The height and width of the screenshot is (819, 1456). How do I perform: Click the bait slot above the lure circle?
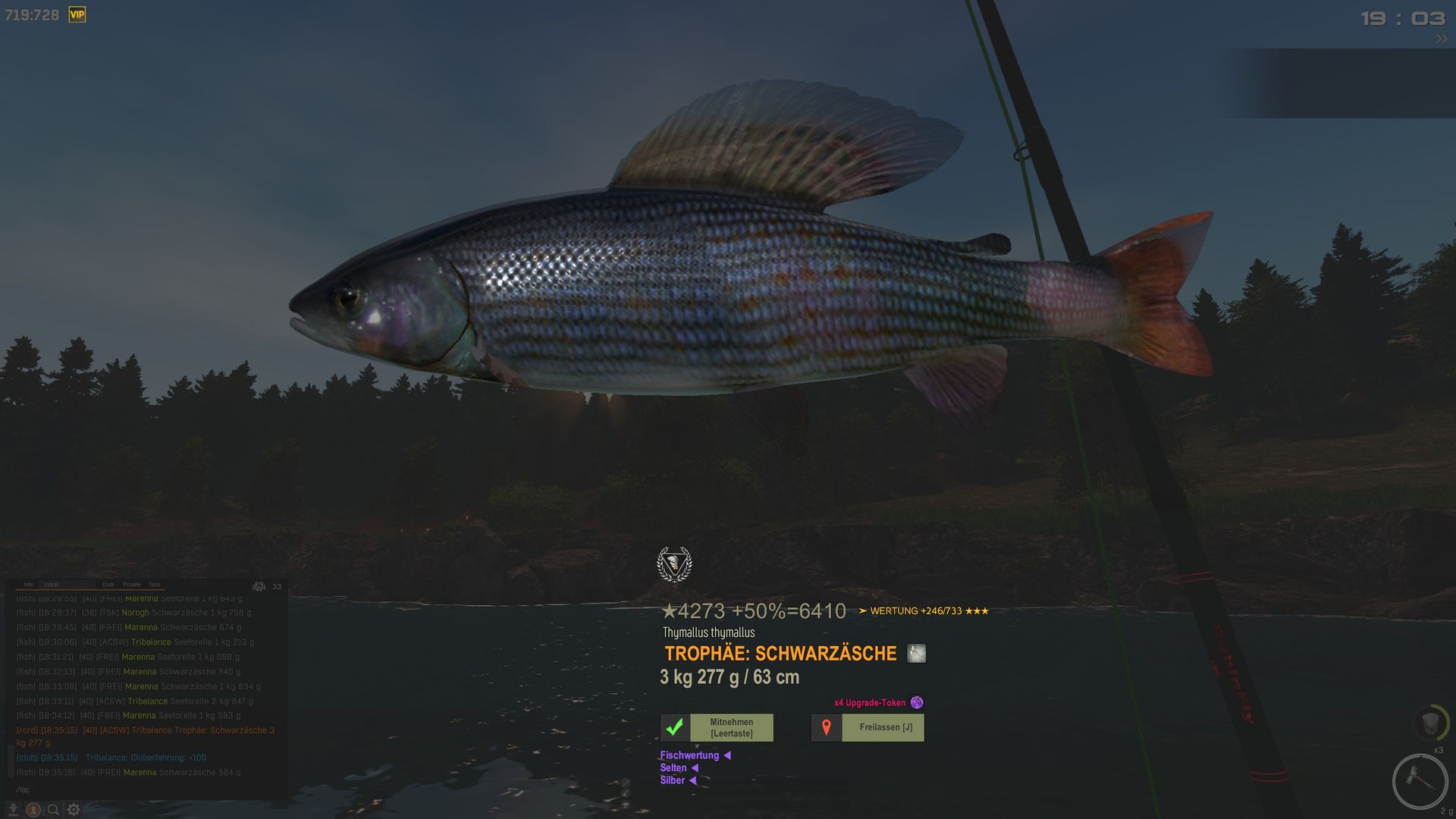coord(1430,722)
